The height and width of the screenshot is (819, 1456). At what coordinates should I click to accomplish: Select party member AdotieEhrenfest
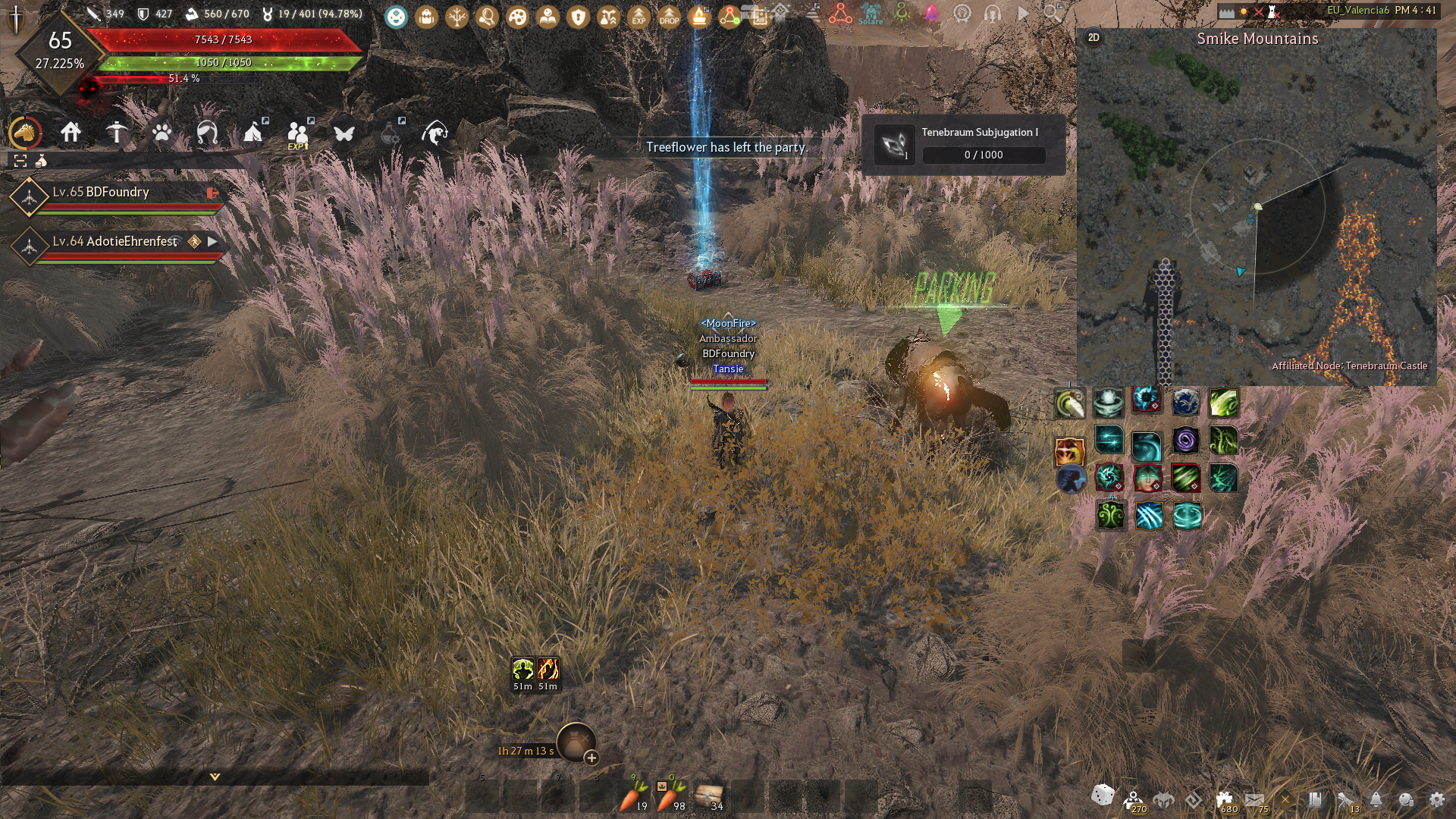click(x=115, y=241)
